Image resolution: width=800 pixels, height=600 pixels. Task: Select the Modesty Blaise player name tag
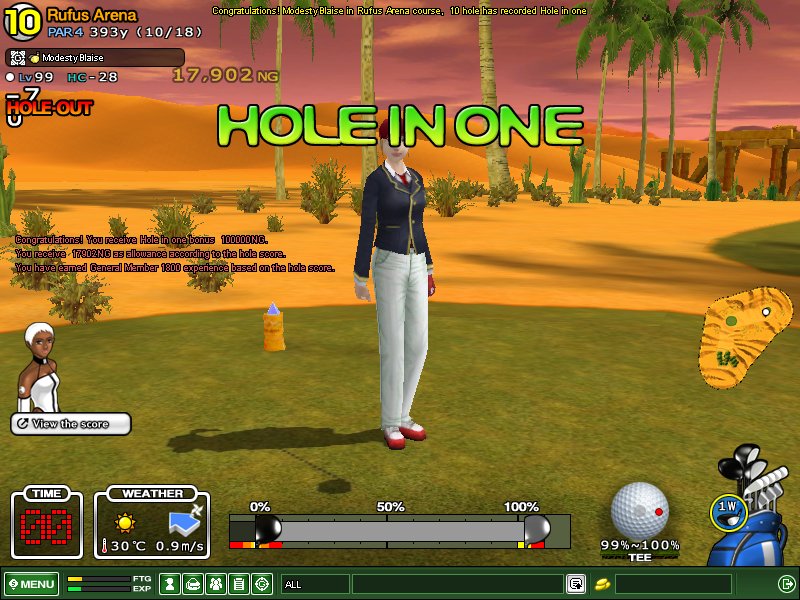tap(96, 58)
